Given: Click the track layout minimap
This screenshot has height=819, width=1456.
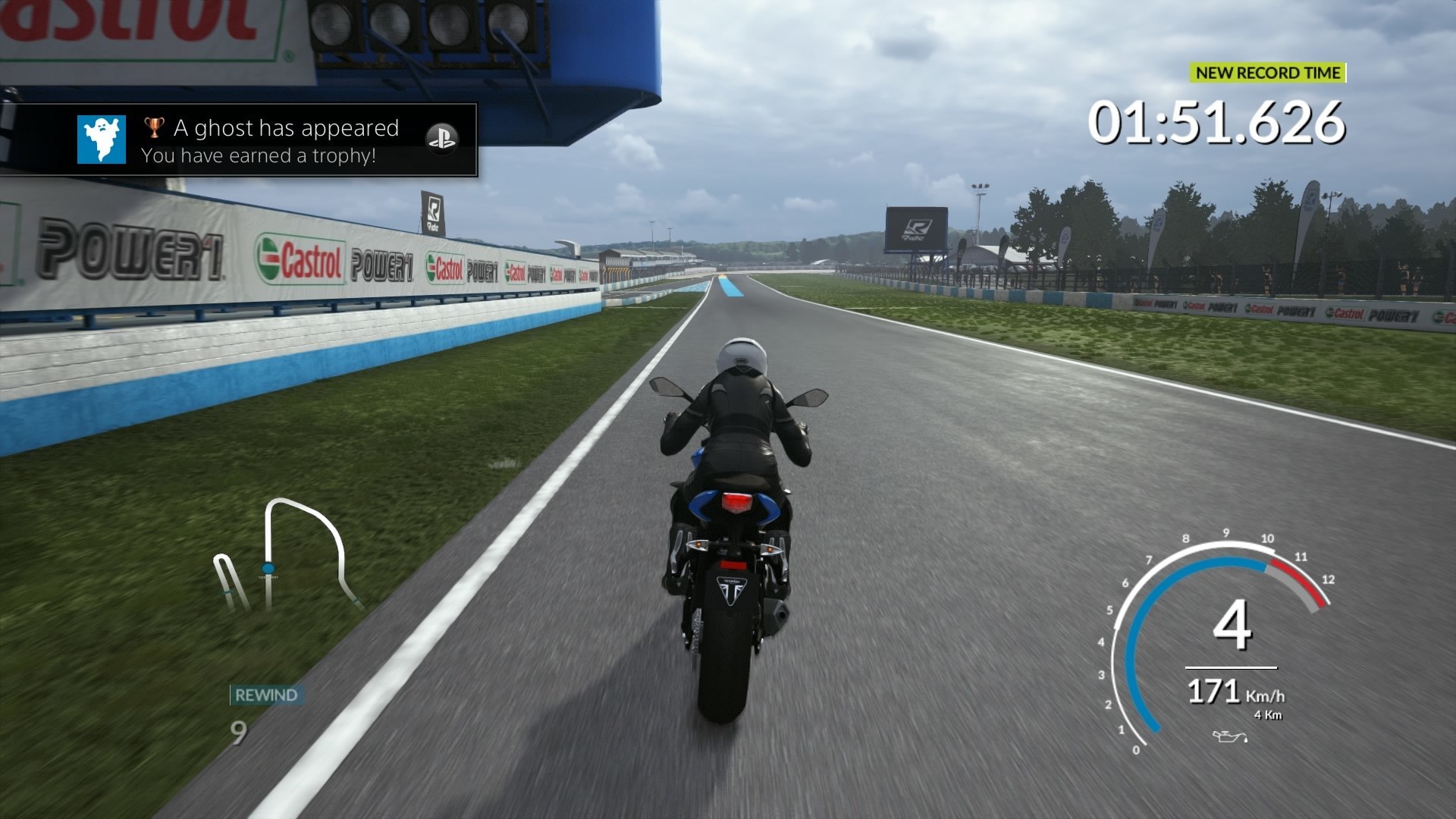Looking at the screenshot, I should [x=288, y=555].
